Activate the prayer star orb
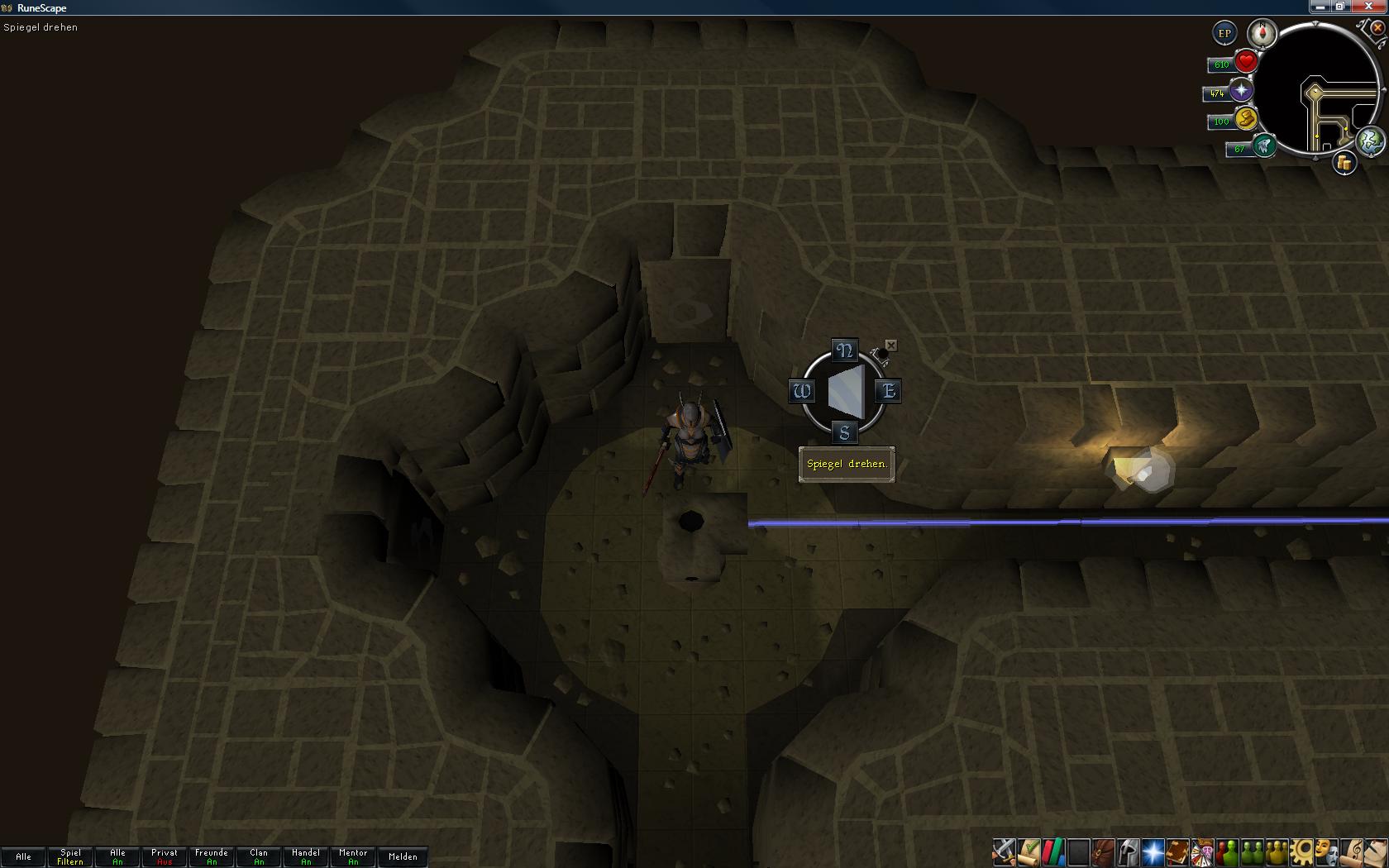Screen dimensions: 1389x868 coord(1241,91)
